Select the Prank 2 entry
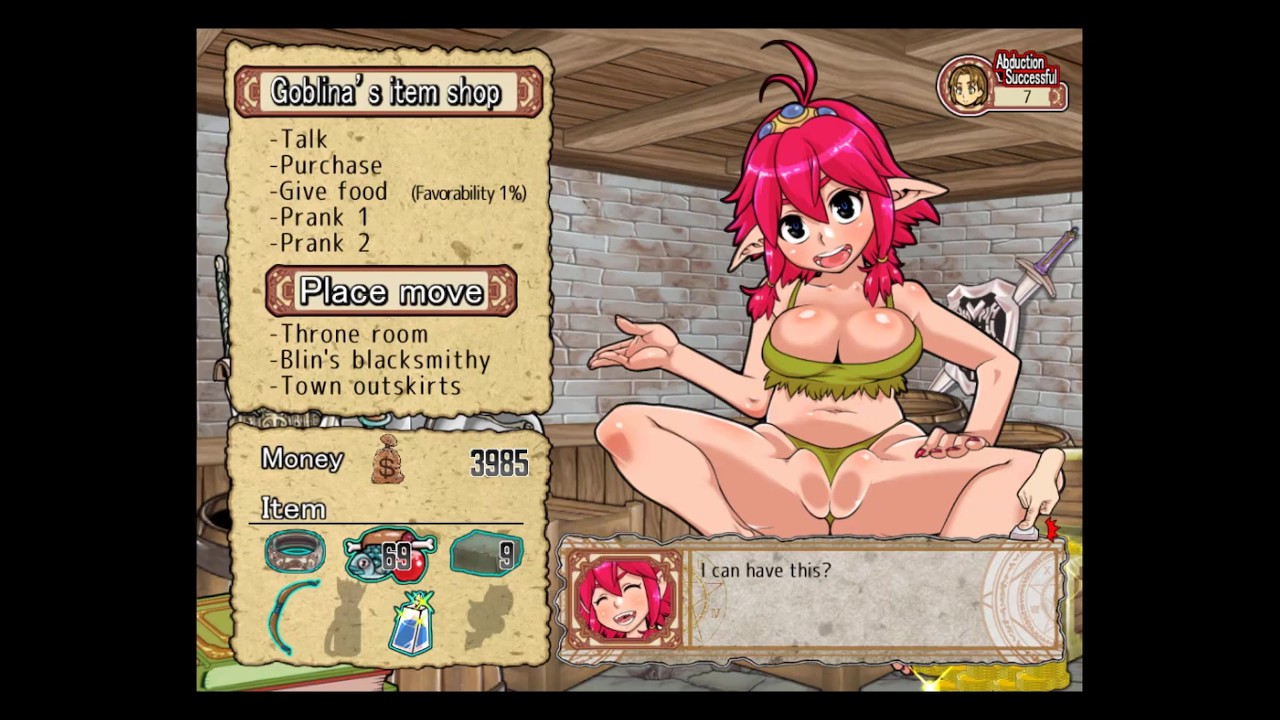The height and width of the screenshot is (720, 1280). (x=325, y=243)
